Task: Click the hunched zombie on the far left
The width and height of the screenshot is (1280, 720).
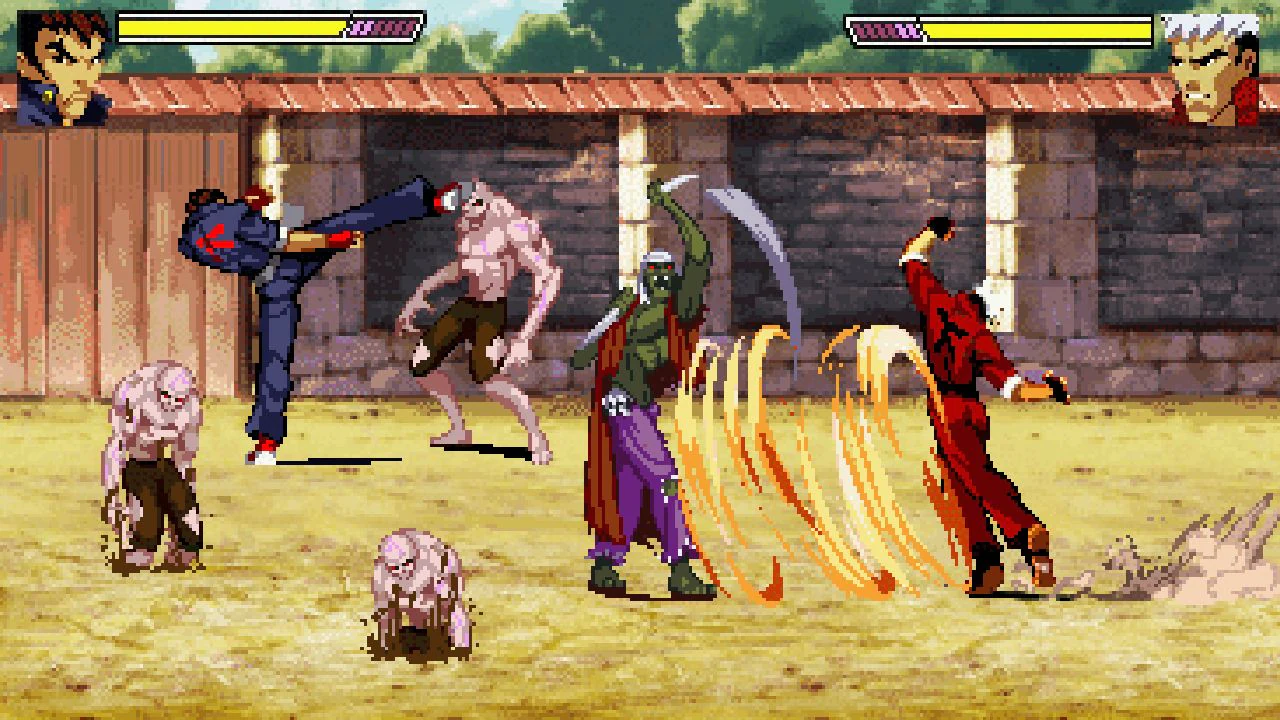Action: pos(150,460)
